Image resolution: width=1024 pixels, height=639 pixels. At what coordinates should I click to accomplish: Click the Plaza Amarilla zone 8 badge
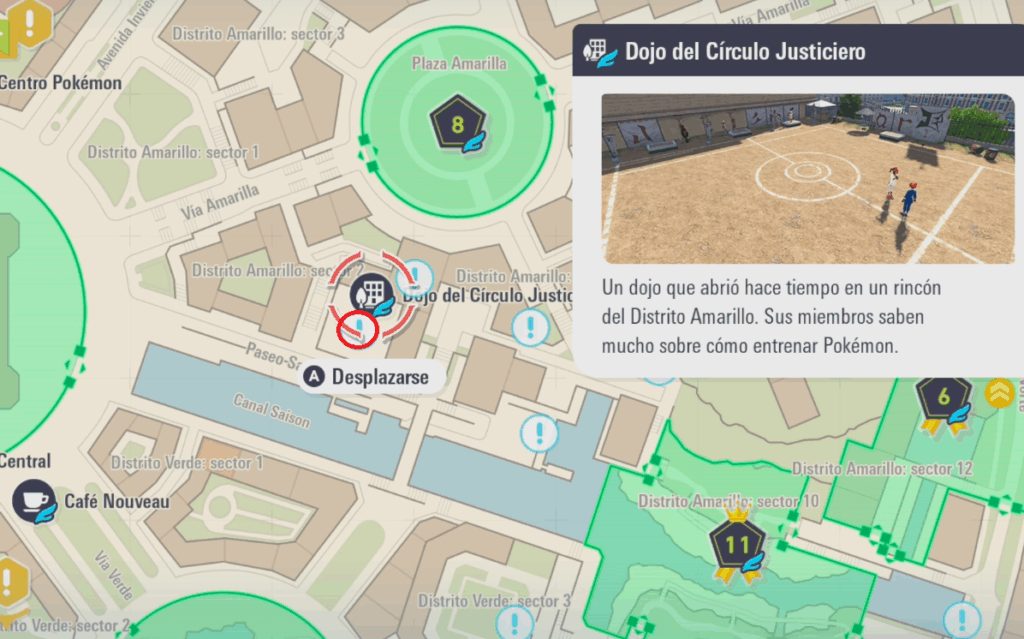pyautogui.click(x=457, y=126)
